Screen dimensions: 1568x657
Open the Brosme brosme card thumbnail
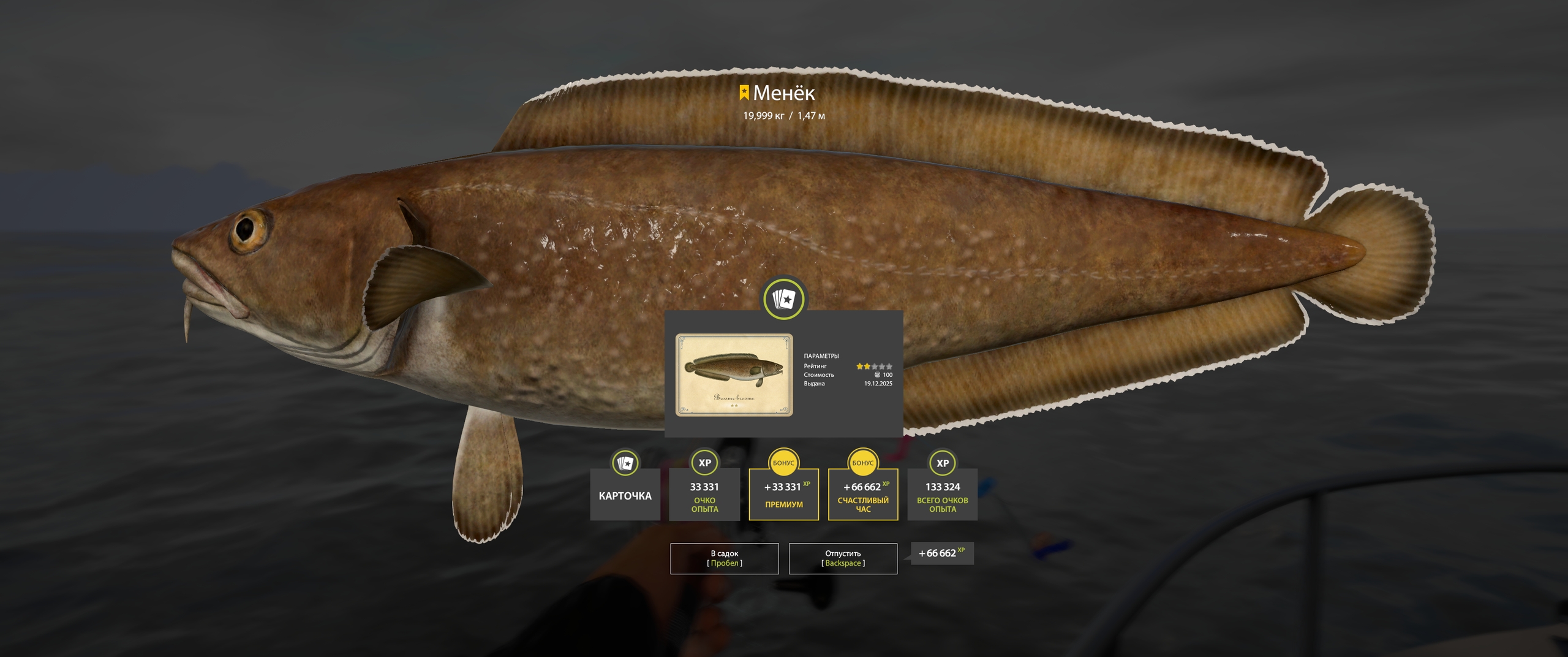coord(734,375)
